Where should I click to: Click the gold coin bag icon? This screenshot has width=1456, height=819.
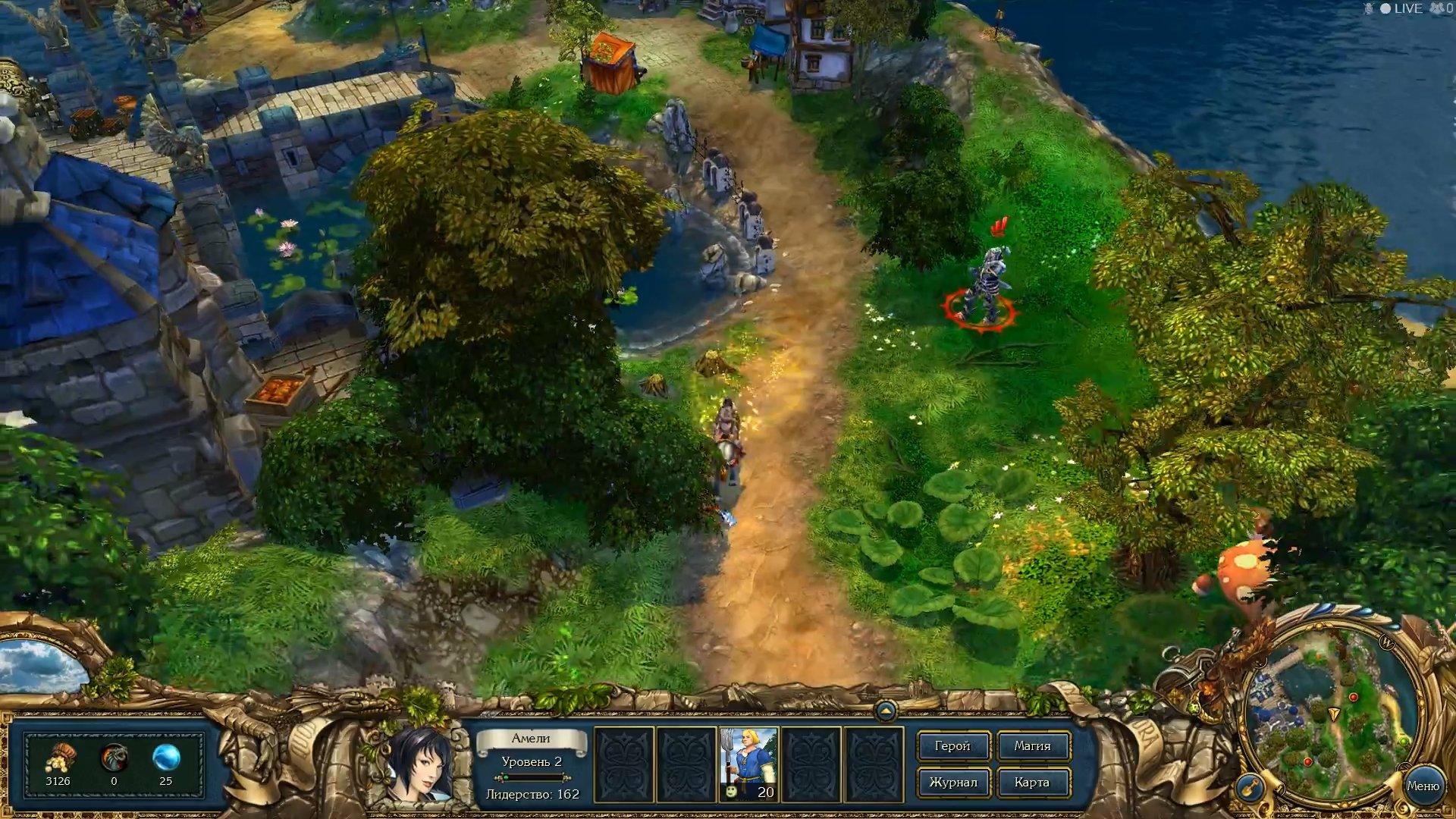click(x=58, y=757)
